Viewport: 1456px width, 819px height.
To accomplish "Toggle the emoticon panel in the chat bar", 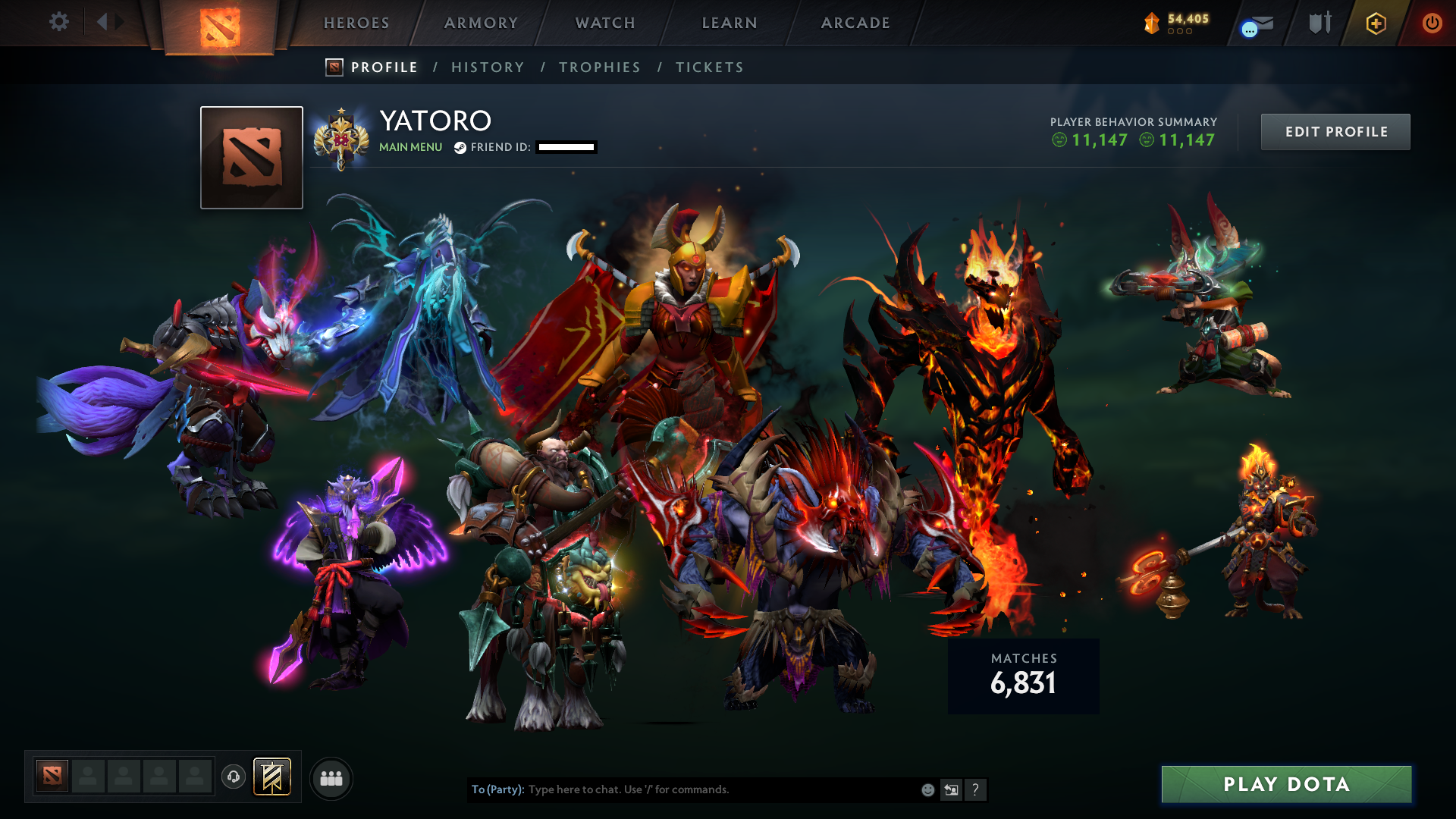I will pyautogui.click(x=927, y=789).
